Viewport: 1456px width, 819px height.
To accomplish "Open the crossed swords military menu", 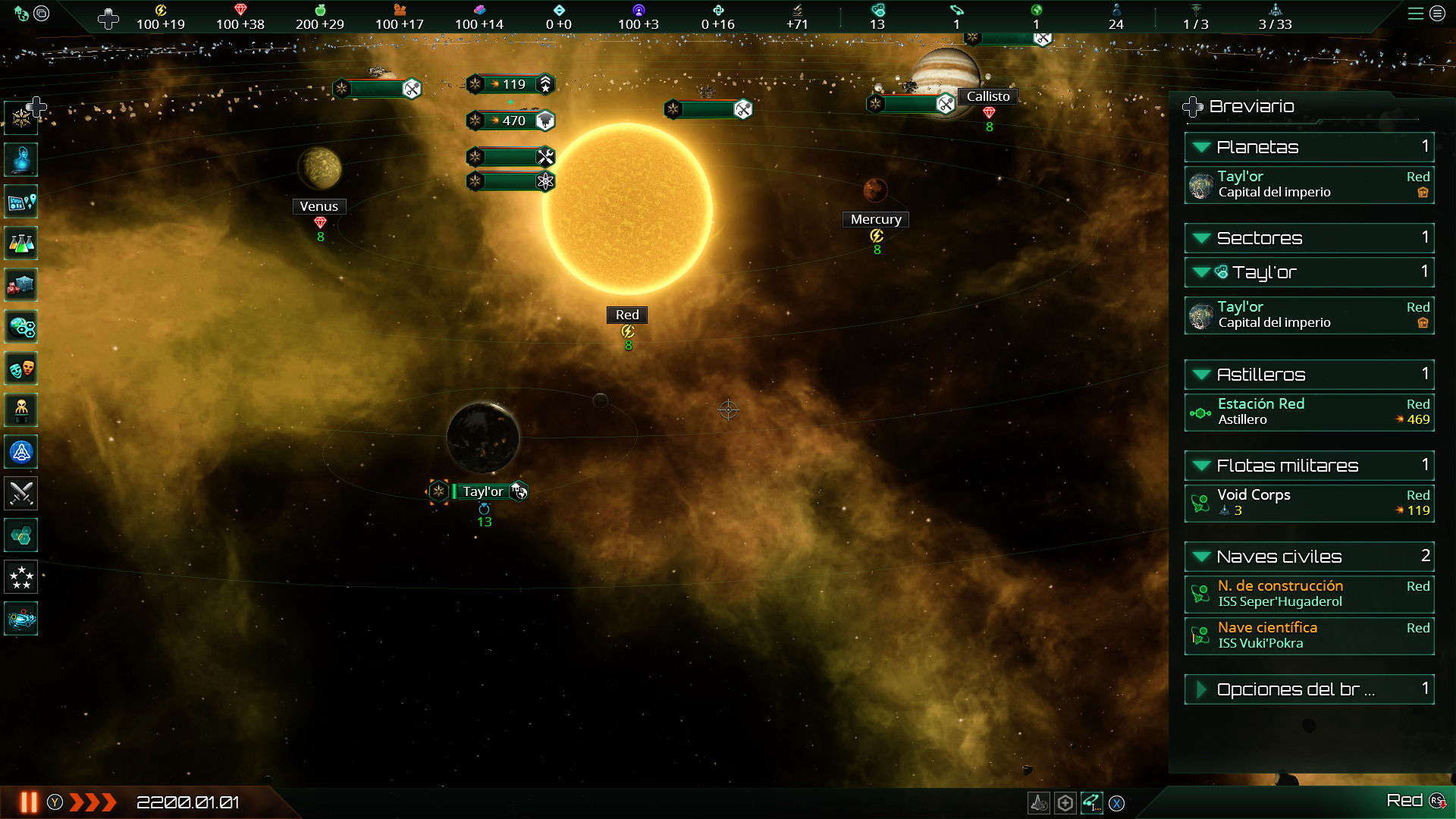I will point(21,494).
